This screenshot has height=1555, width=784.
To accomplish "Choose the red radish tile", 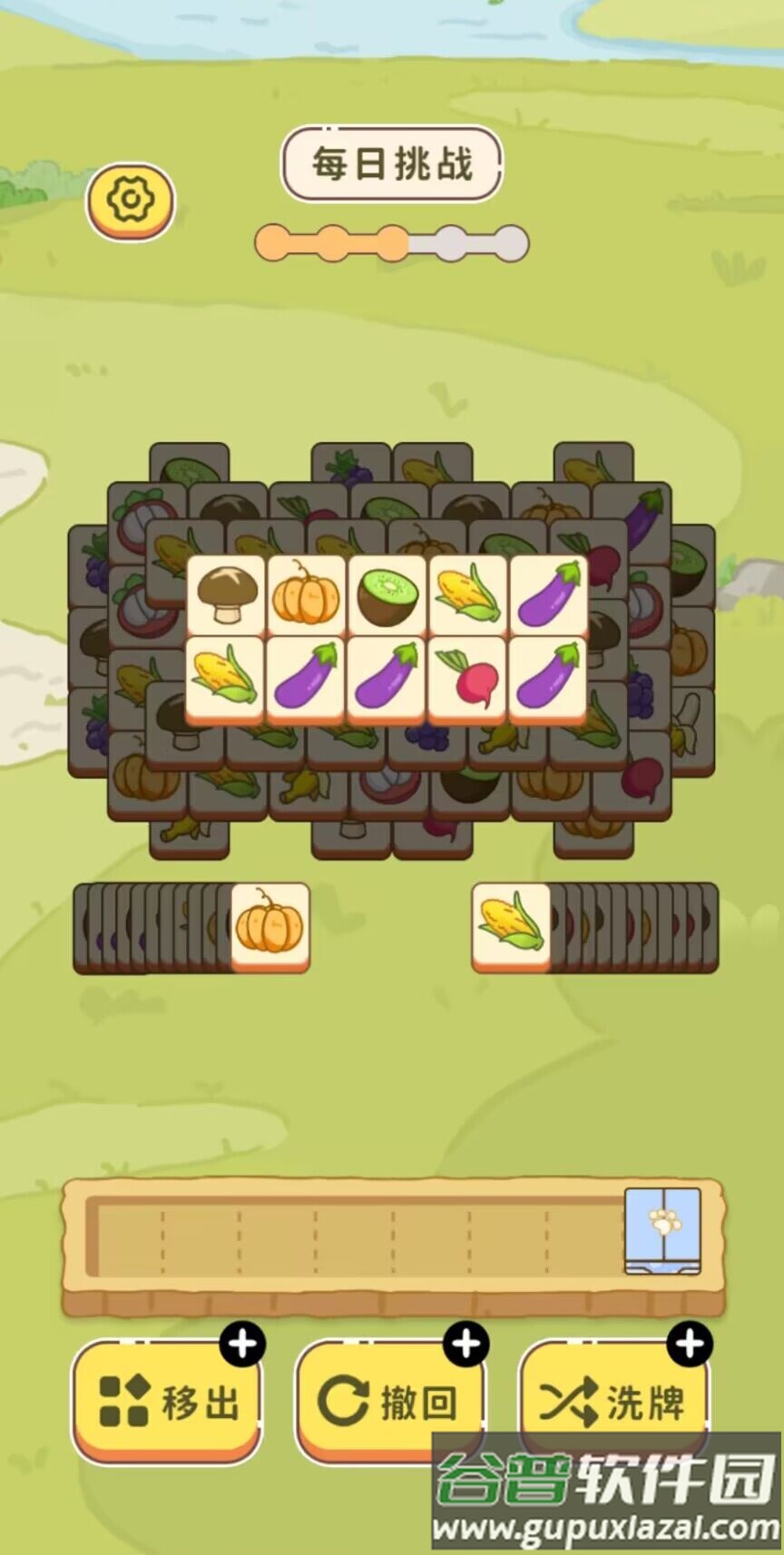I will [x=467, y=676].
